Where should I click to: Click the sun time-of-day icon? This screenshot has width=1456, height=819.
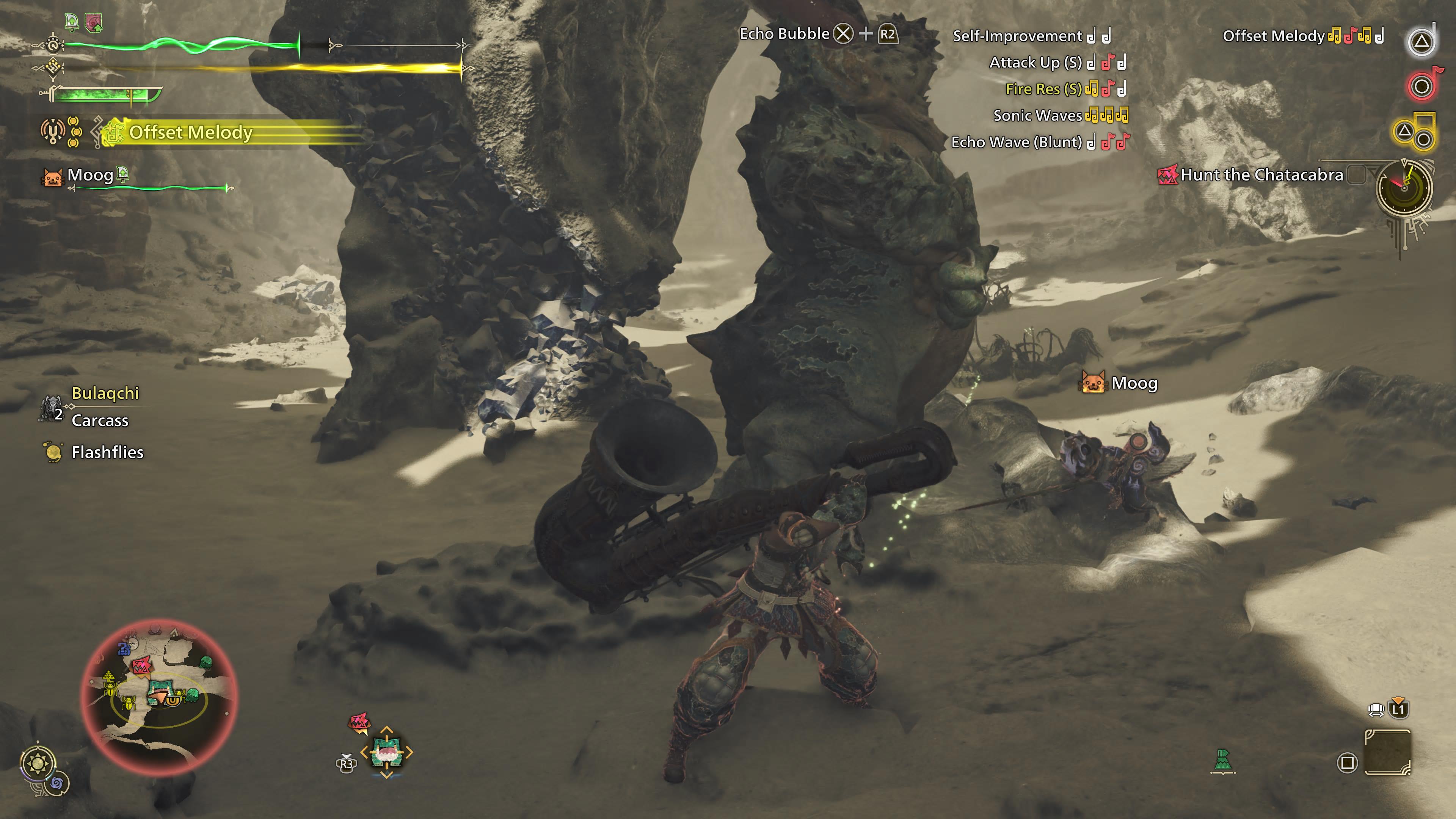[38, 764]
